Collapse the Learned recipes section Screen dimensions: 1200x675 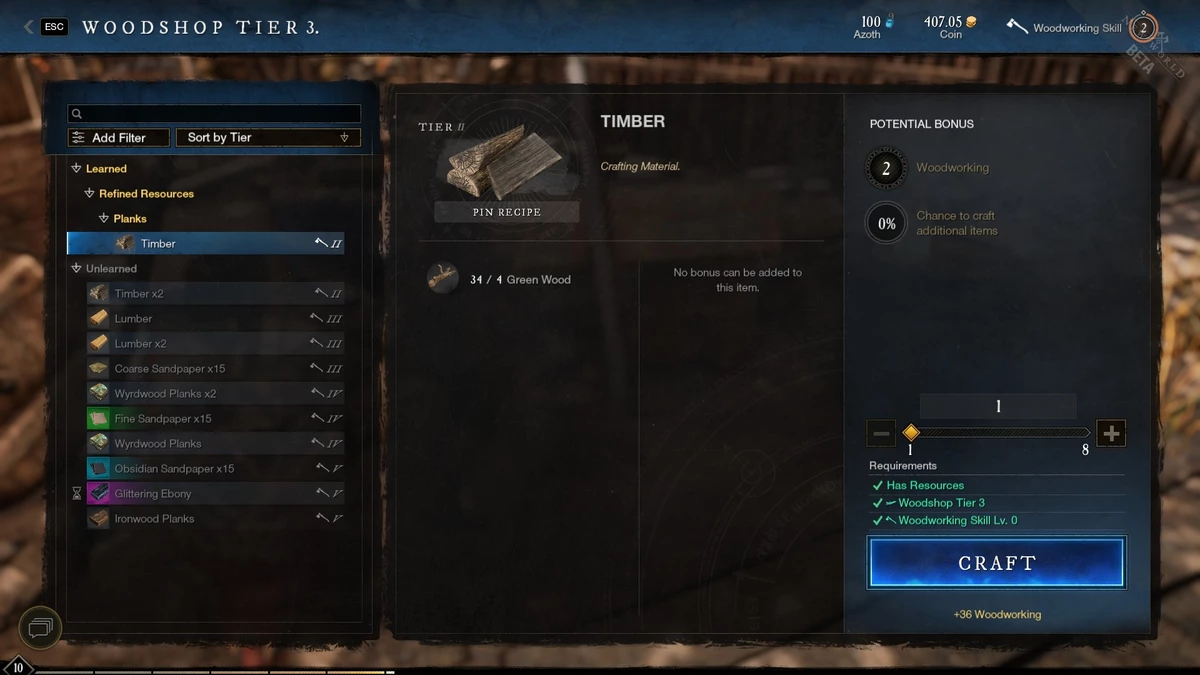(77, 169)
